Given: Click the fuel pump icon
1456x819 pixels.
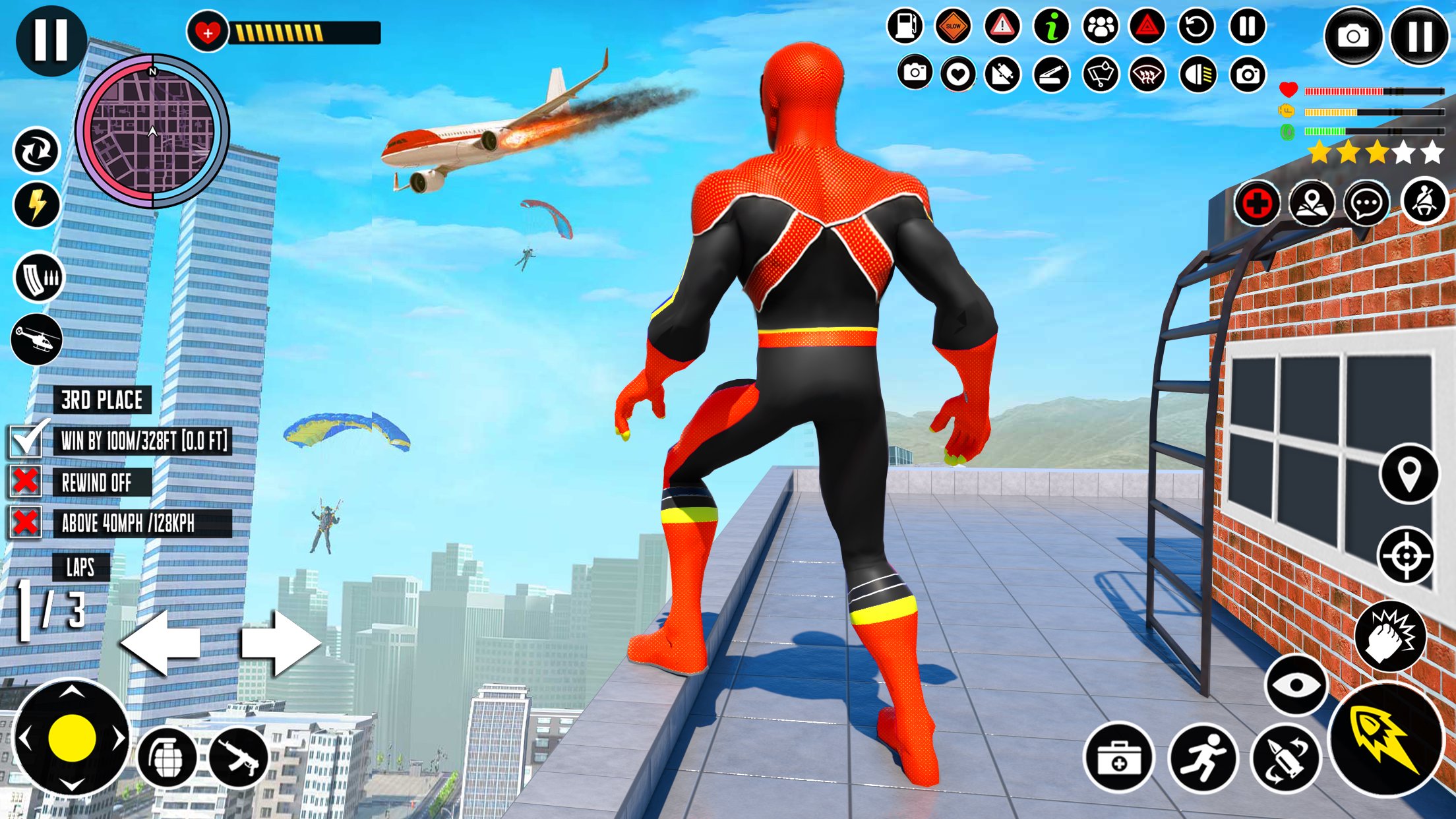Looking at the screenshot, I should (x=905, y=26).
